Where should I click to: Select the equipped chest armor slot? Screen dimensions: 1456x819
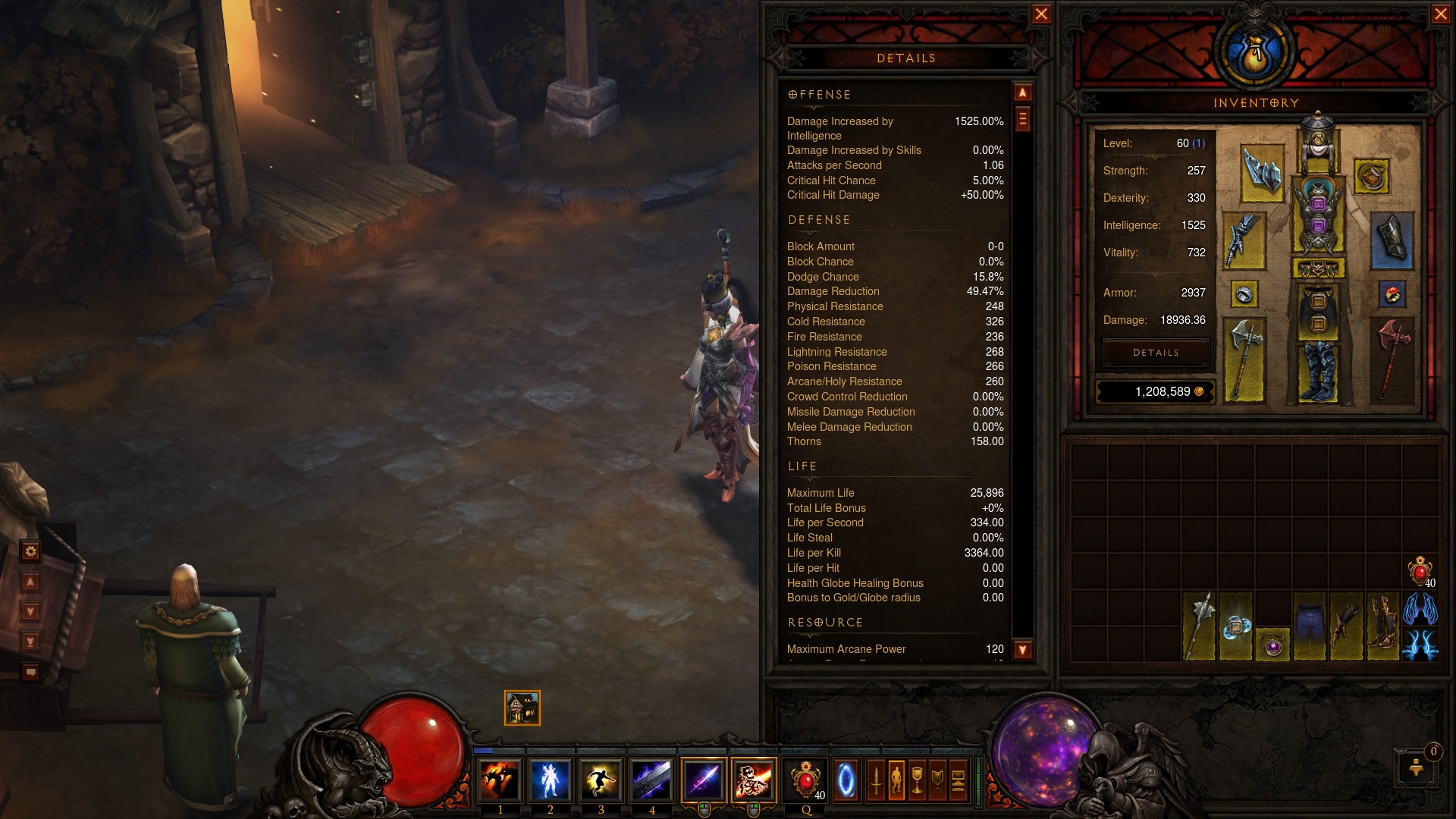[1318, 215]
